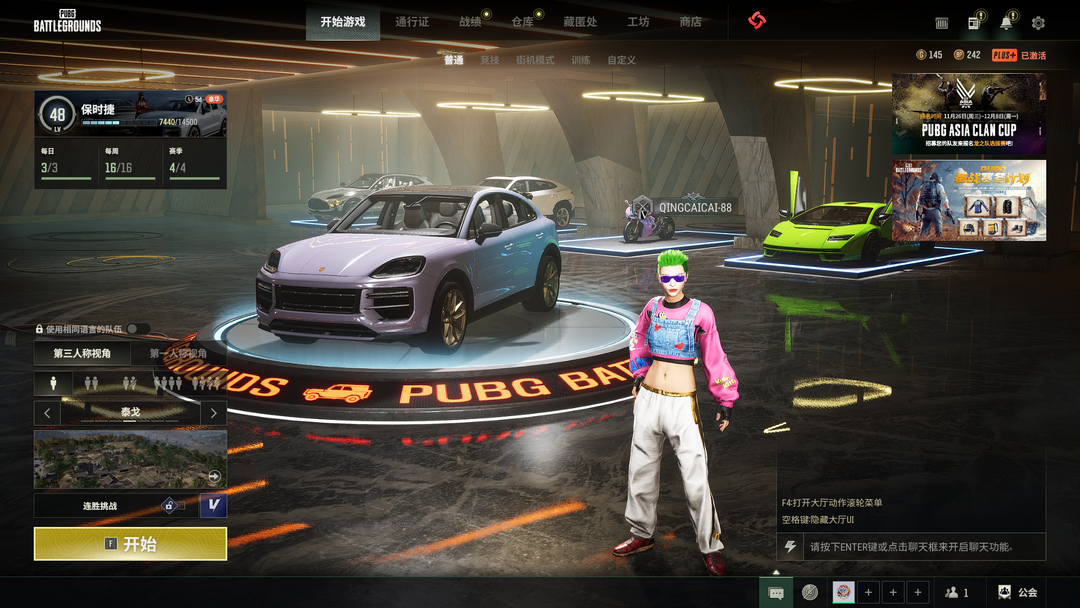Viewport: 1080px width, 608px height.
Task: Go to the 商店 store menu
Action: click(690, 22)
